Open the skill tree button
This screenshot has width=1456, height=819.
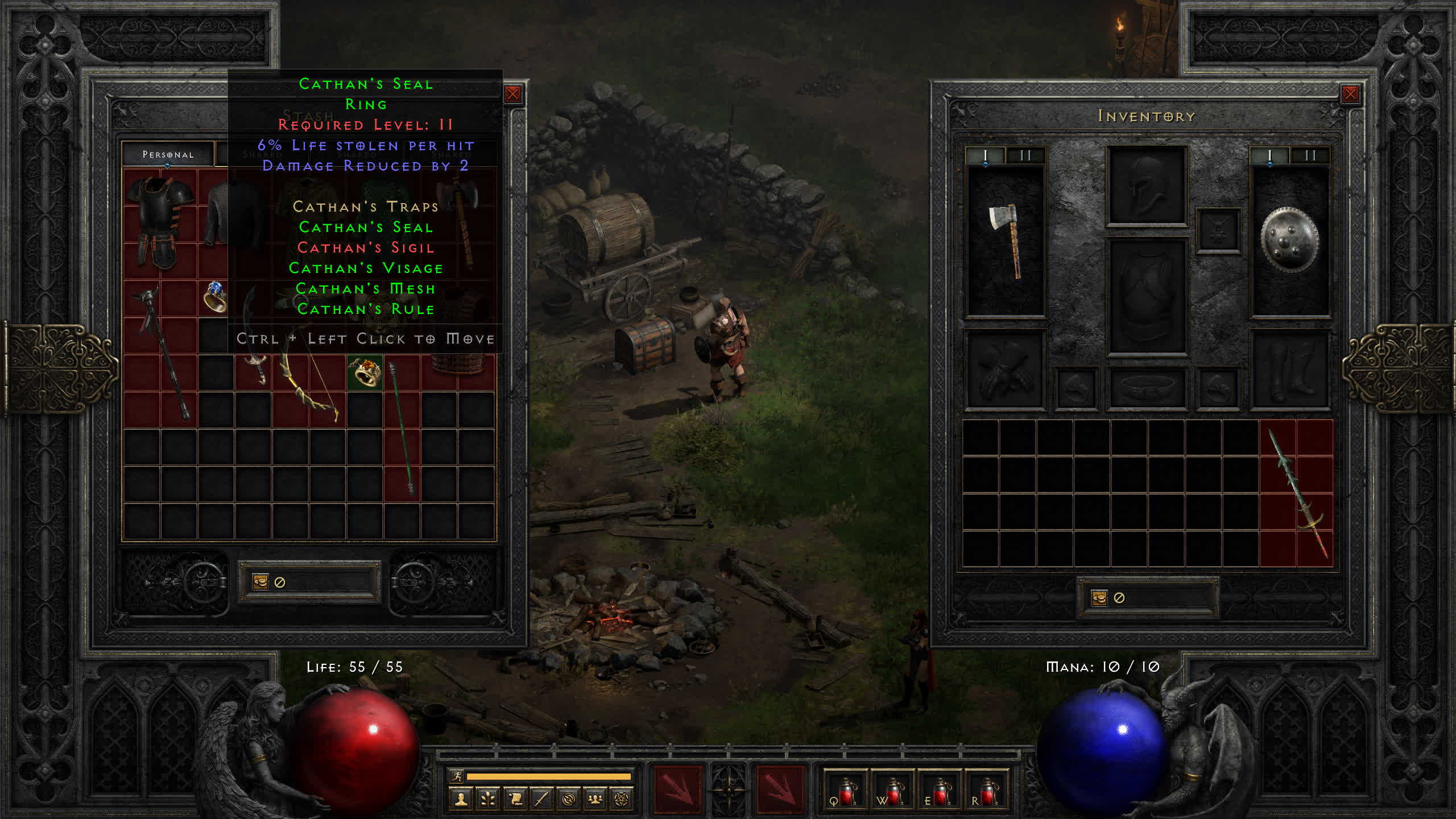(488, 800)
